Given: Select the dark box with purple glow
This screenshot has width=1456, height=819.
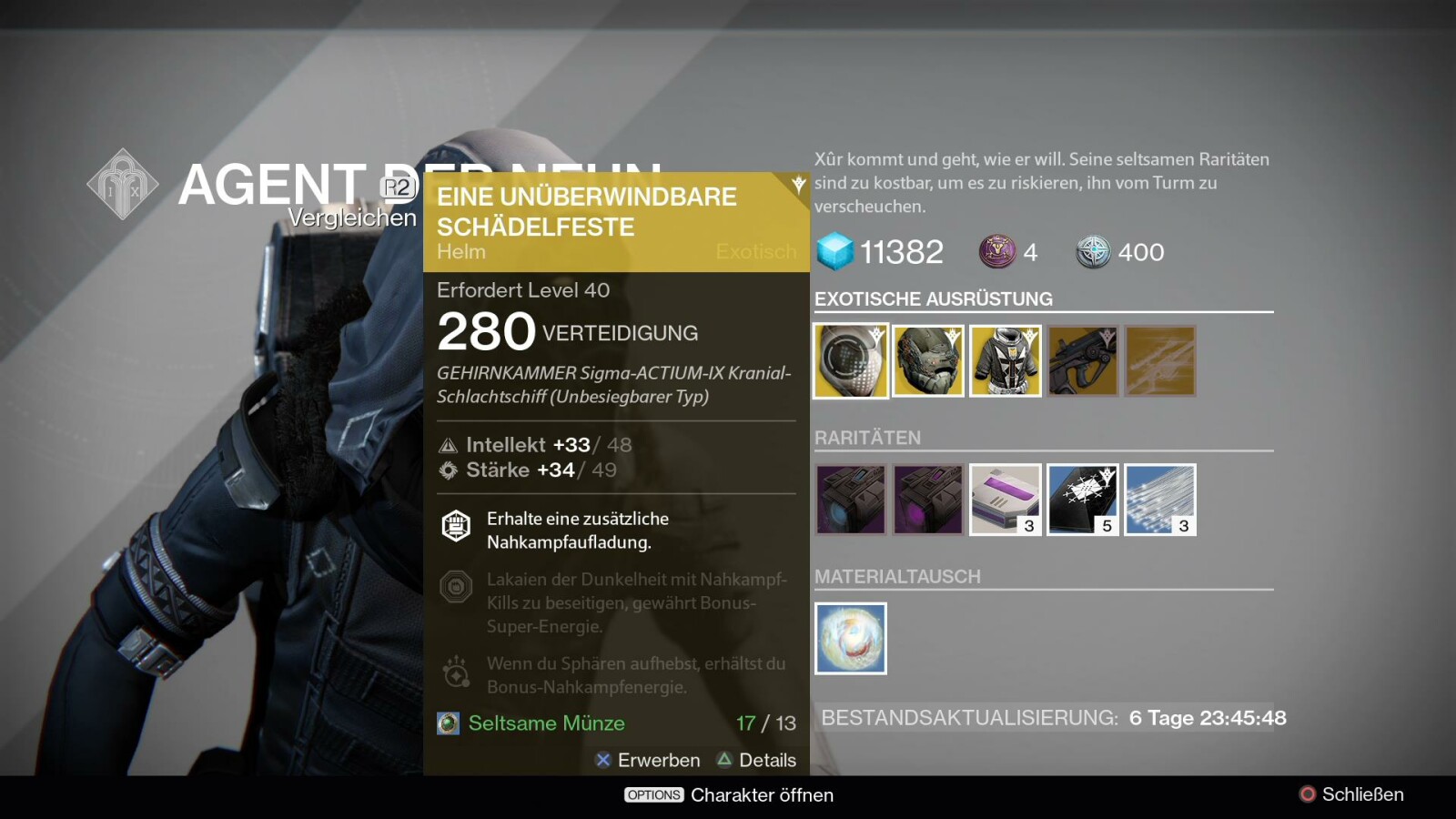Looking at the screenshot, I should (x=927, y=500).
